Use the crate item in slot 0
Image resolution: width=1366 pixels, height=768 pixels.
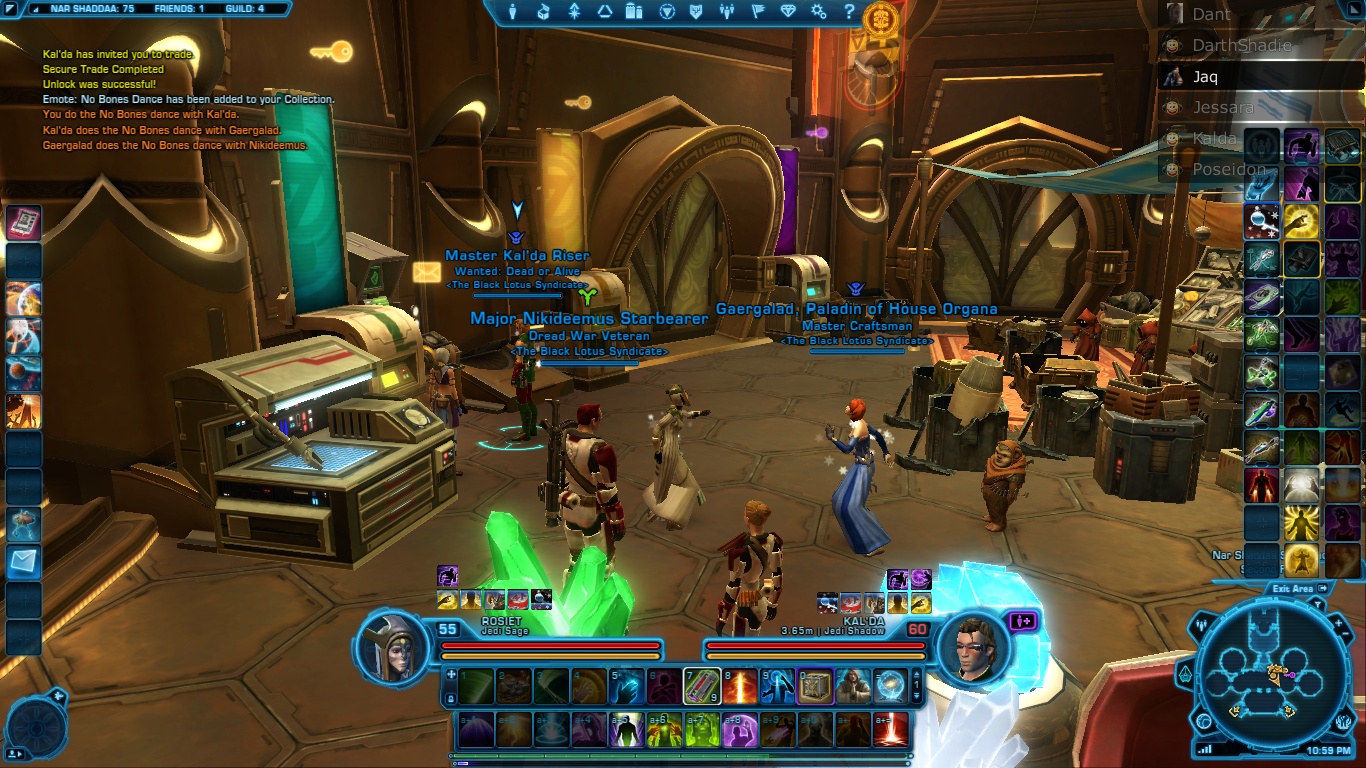(x=815, y=686)
